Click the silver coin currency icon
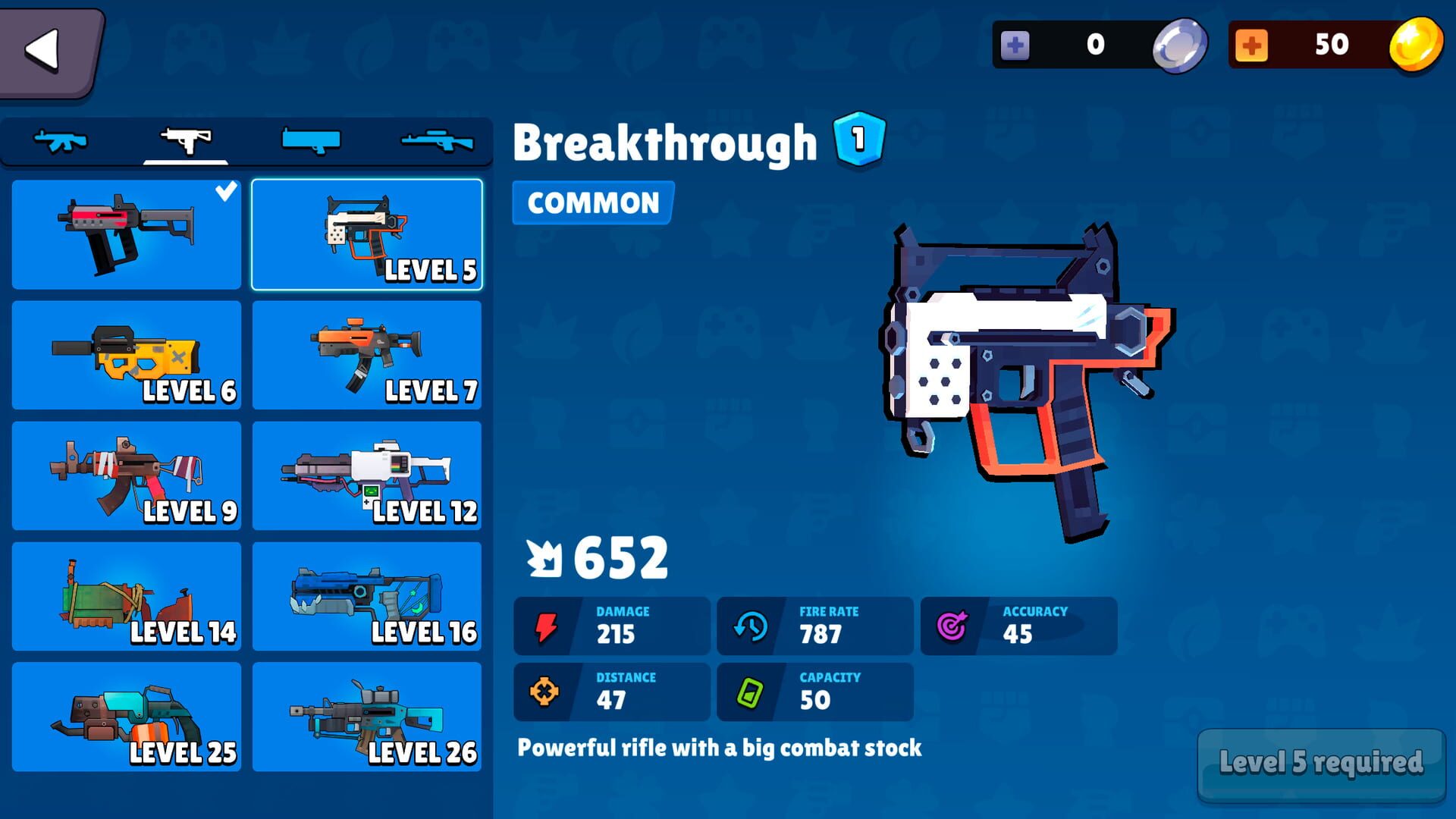Screen dimensions: 1456x819 tap(1180, 44)
